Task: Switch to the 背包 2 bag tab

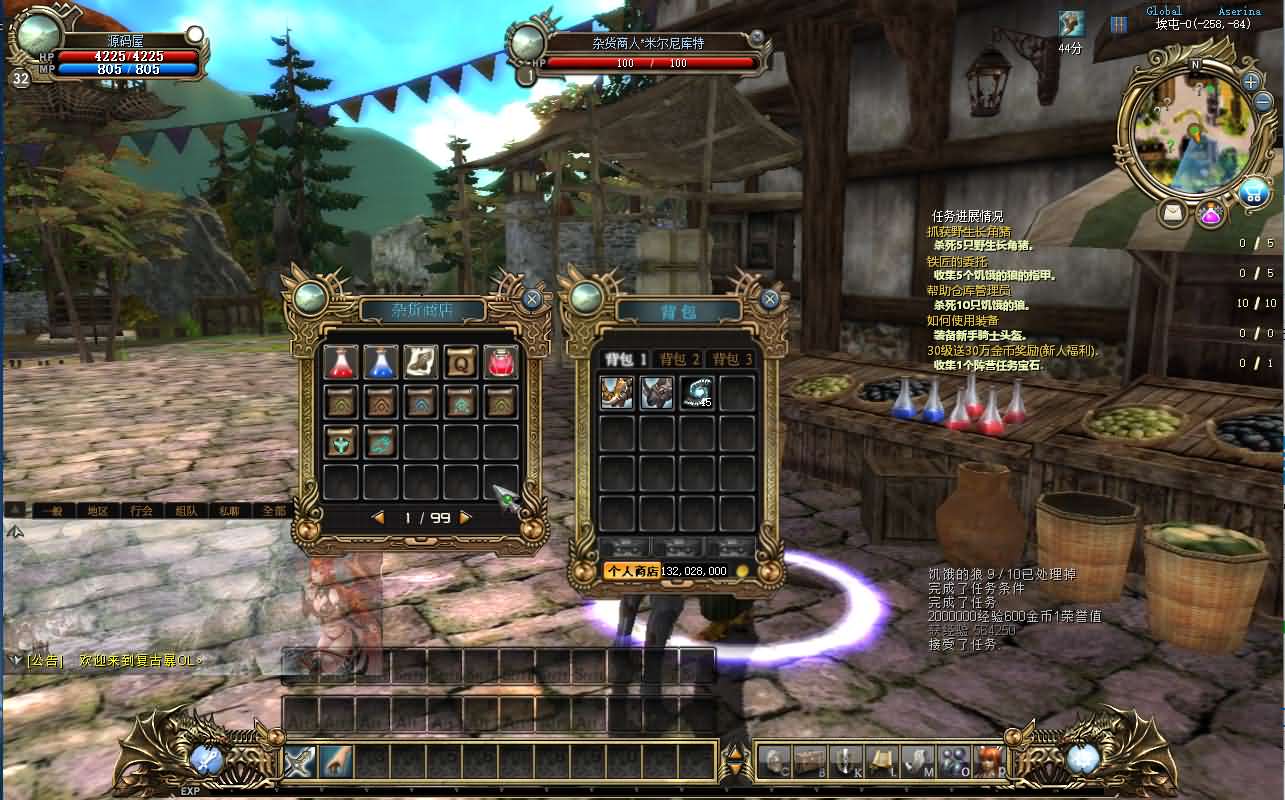Action: coord(679,358)
